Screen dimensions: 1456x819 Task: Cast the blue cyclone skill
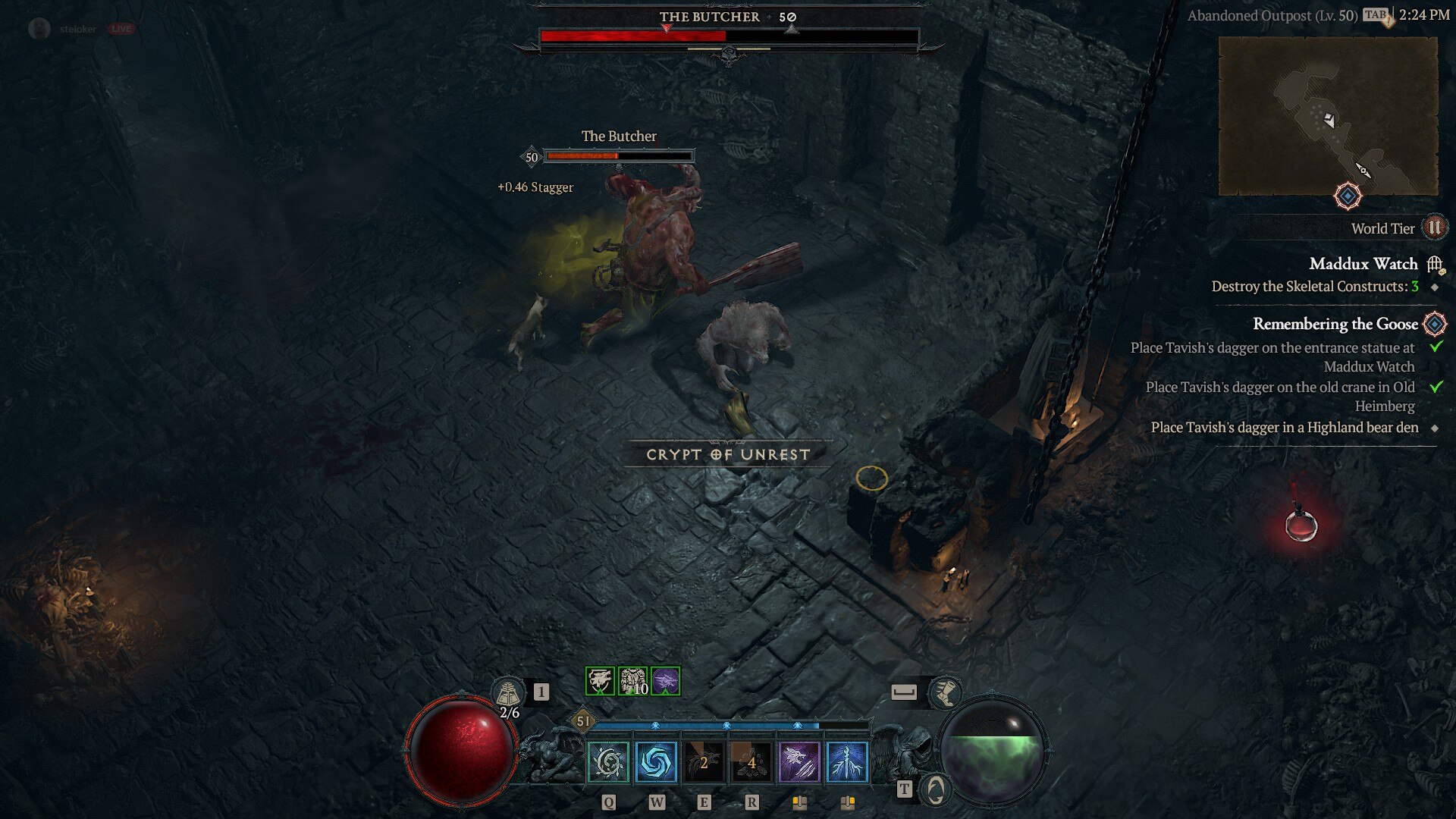[x=656, y=762]
